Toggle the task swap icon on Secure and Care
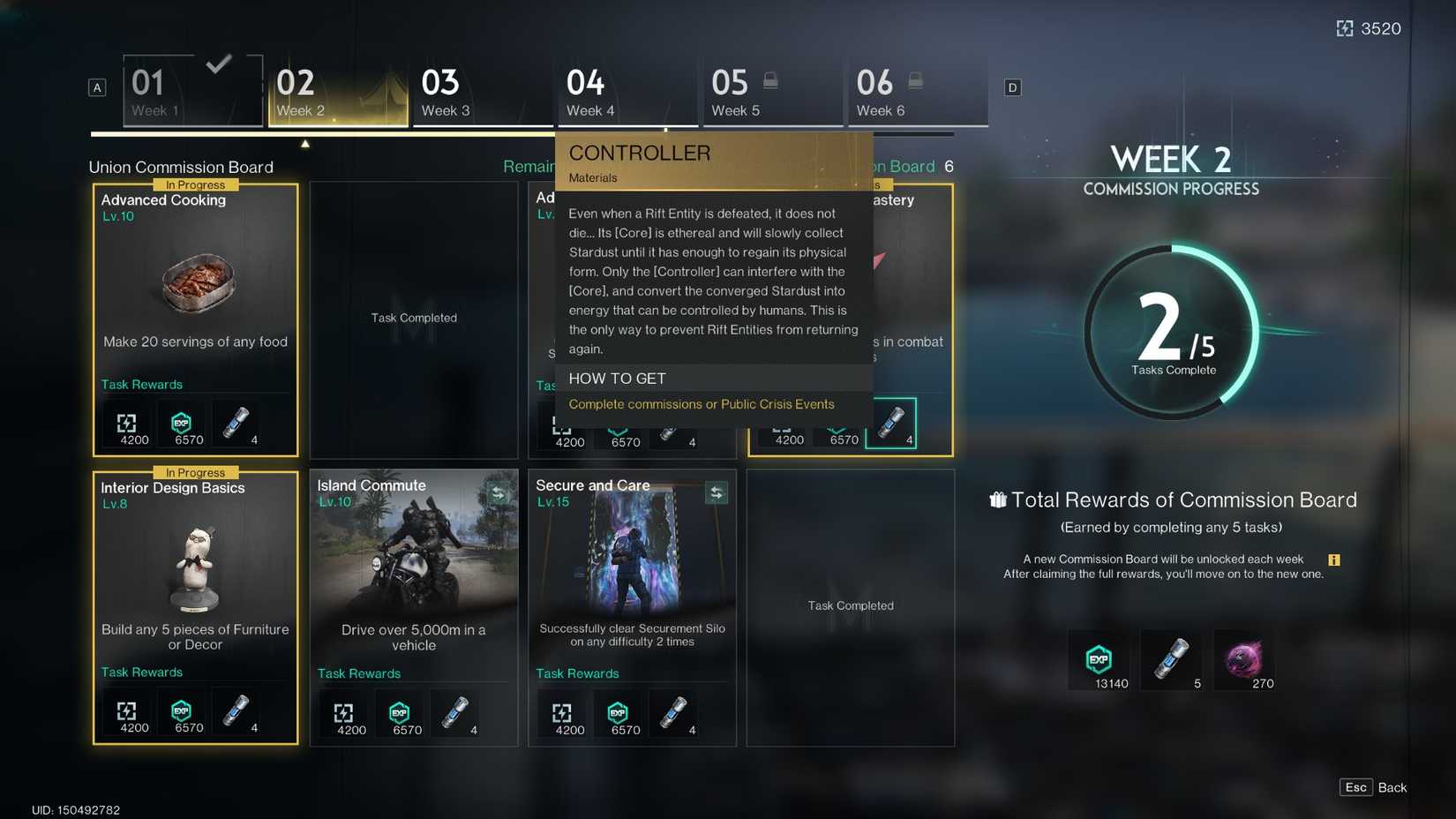Viewport: 1456px width, 819px height. (717, 493)
